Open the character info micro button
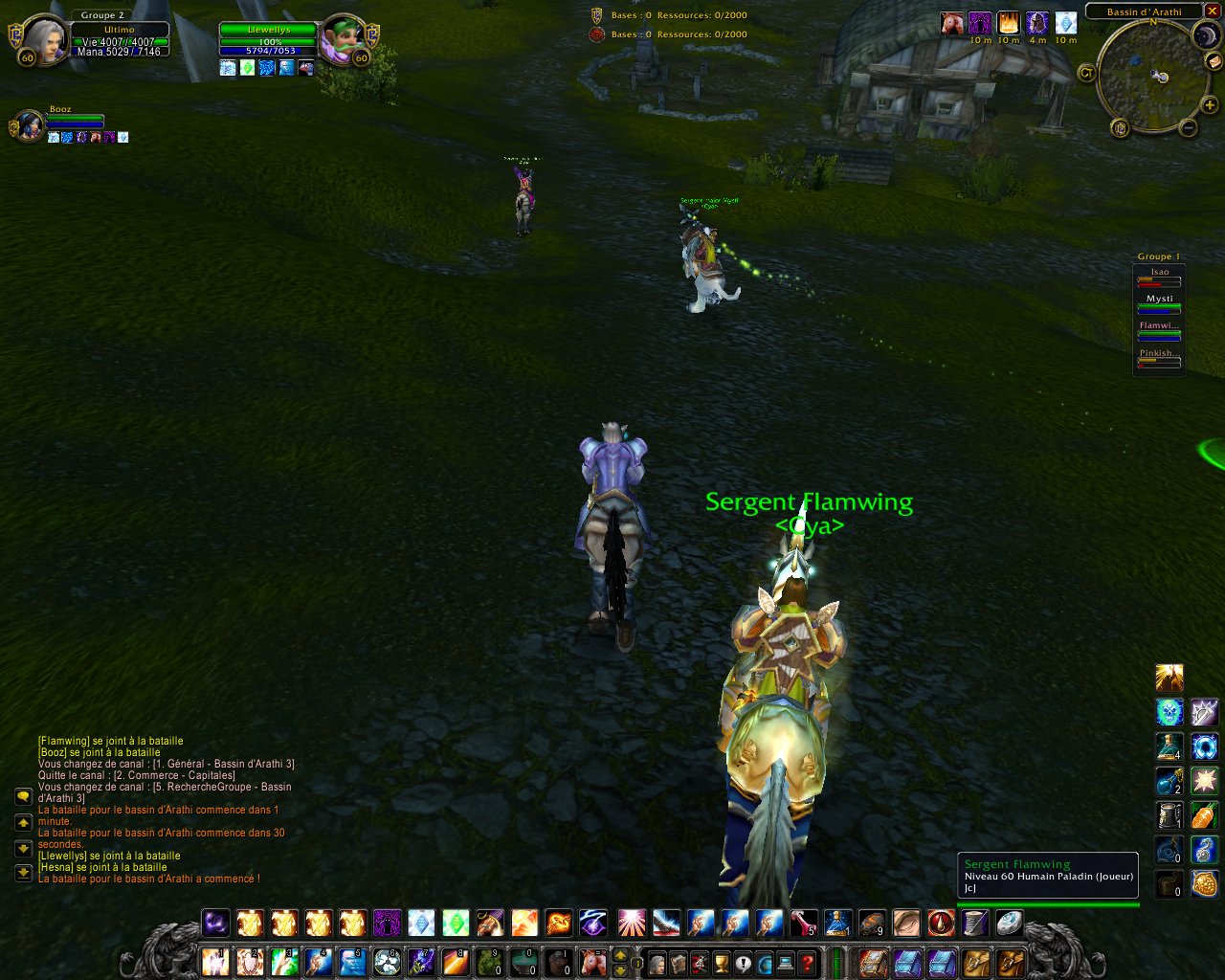Image resolution: width=1225 pixels, height=980 pixels. (x=656, y=962)
